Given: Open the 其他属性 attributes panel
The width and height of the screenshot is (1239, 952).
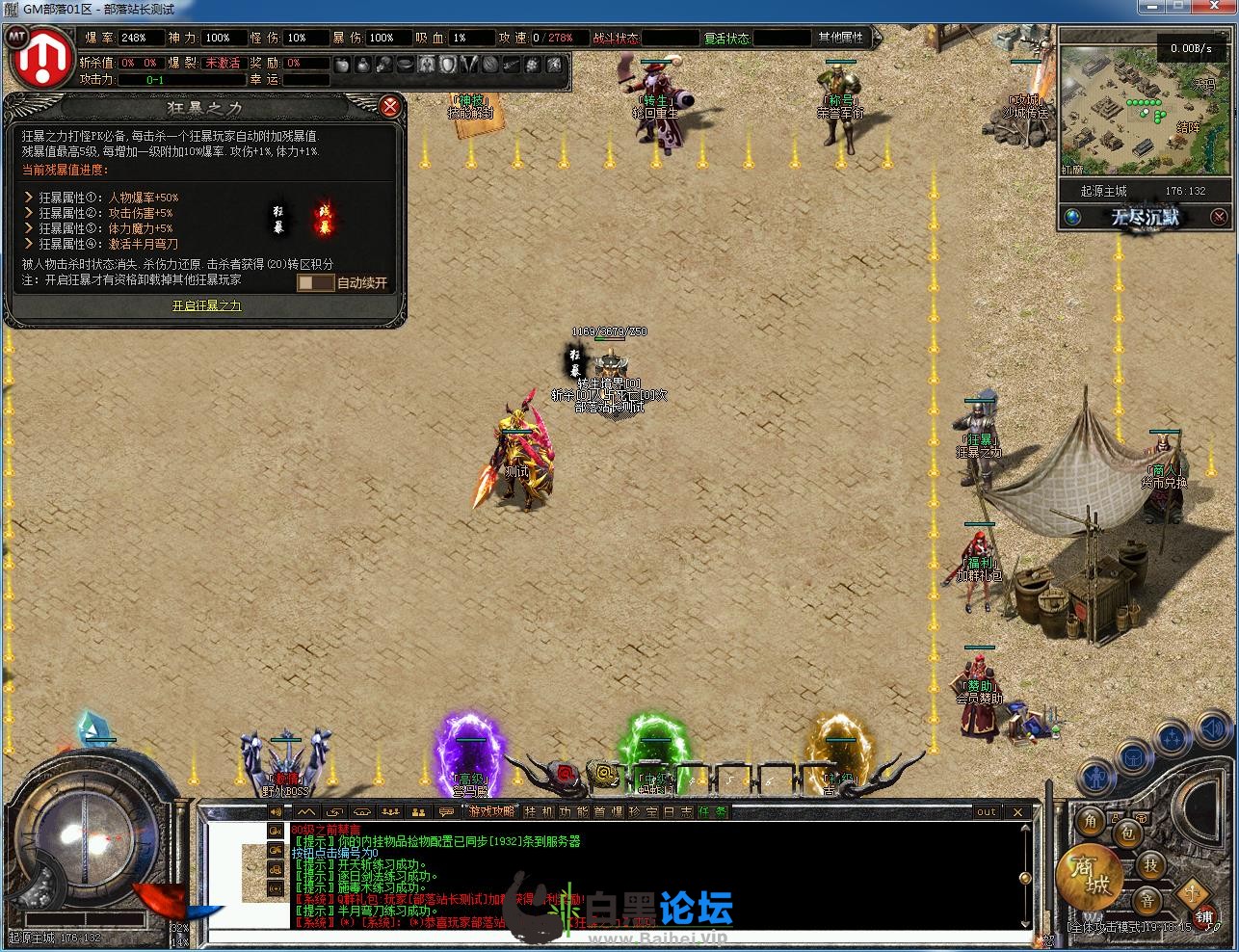Looking at the screenshot, I should pyautogui.click(x=841, y=38).
